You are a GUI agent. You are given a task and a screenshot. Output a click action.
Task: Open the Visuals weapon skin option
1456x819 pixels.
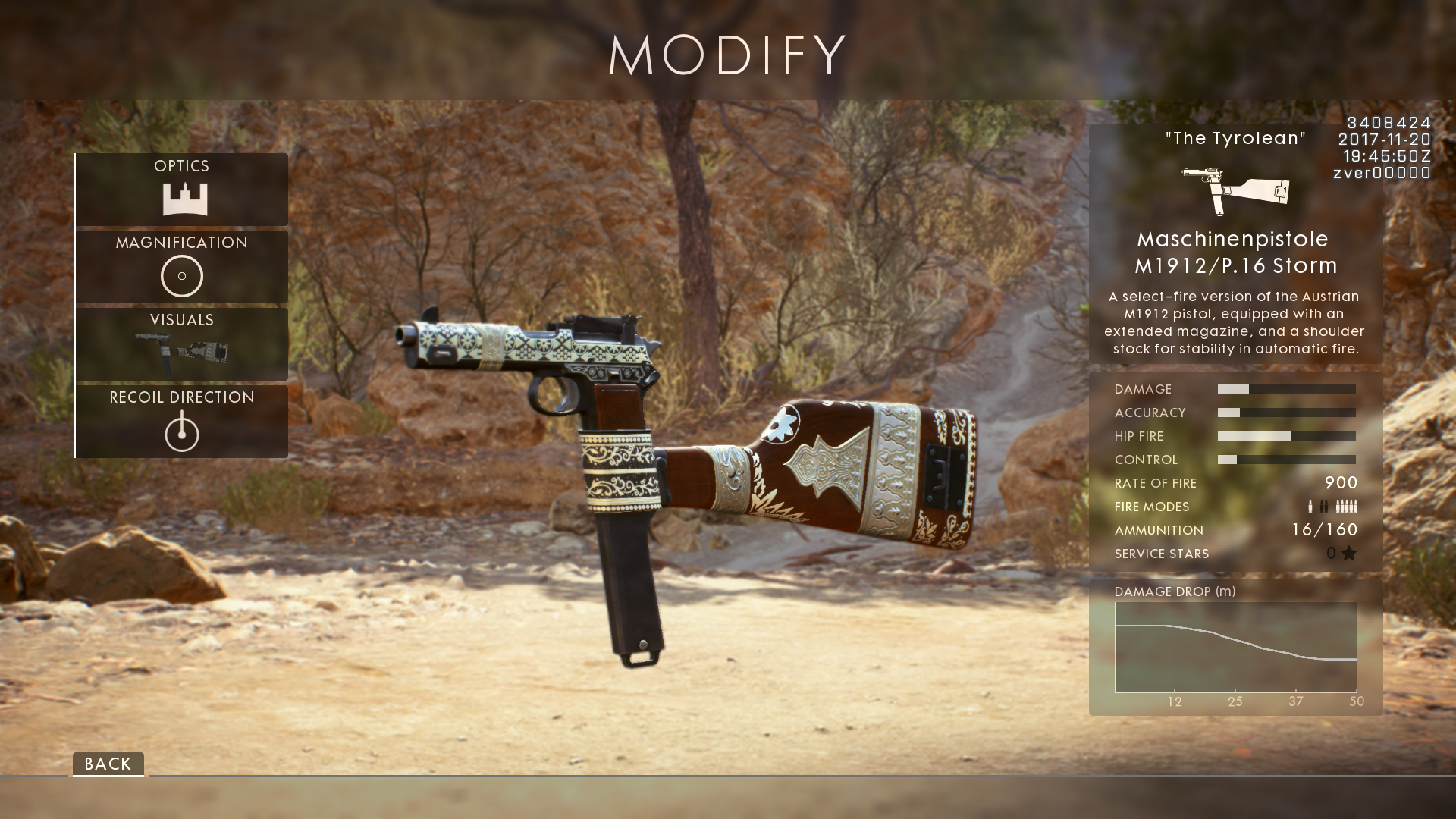tap(182, 344)
